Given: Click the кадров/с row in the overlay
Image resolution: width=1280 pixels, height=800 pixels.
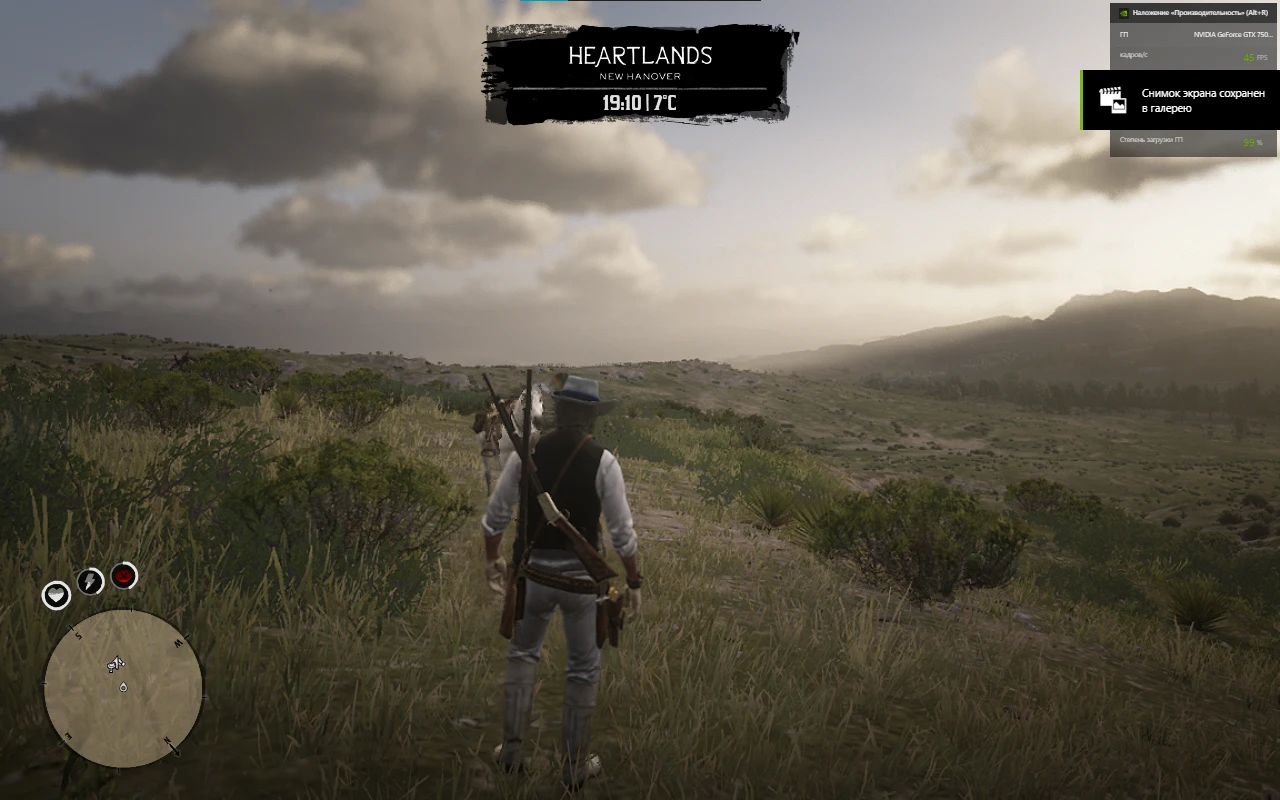Looking at the screenshot, I should [1132, 56].
